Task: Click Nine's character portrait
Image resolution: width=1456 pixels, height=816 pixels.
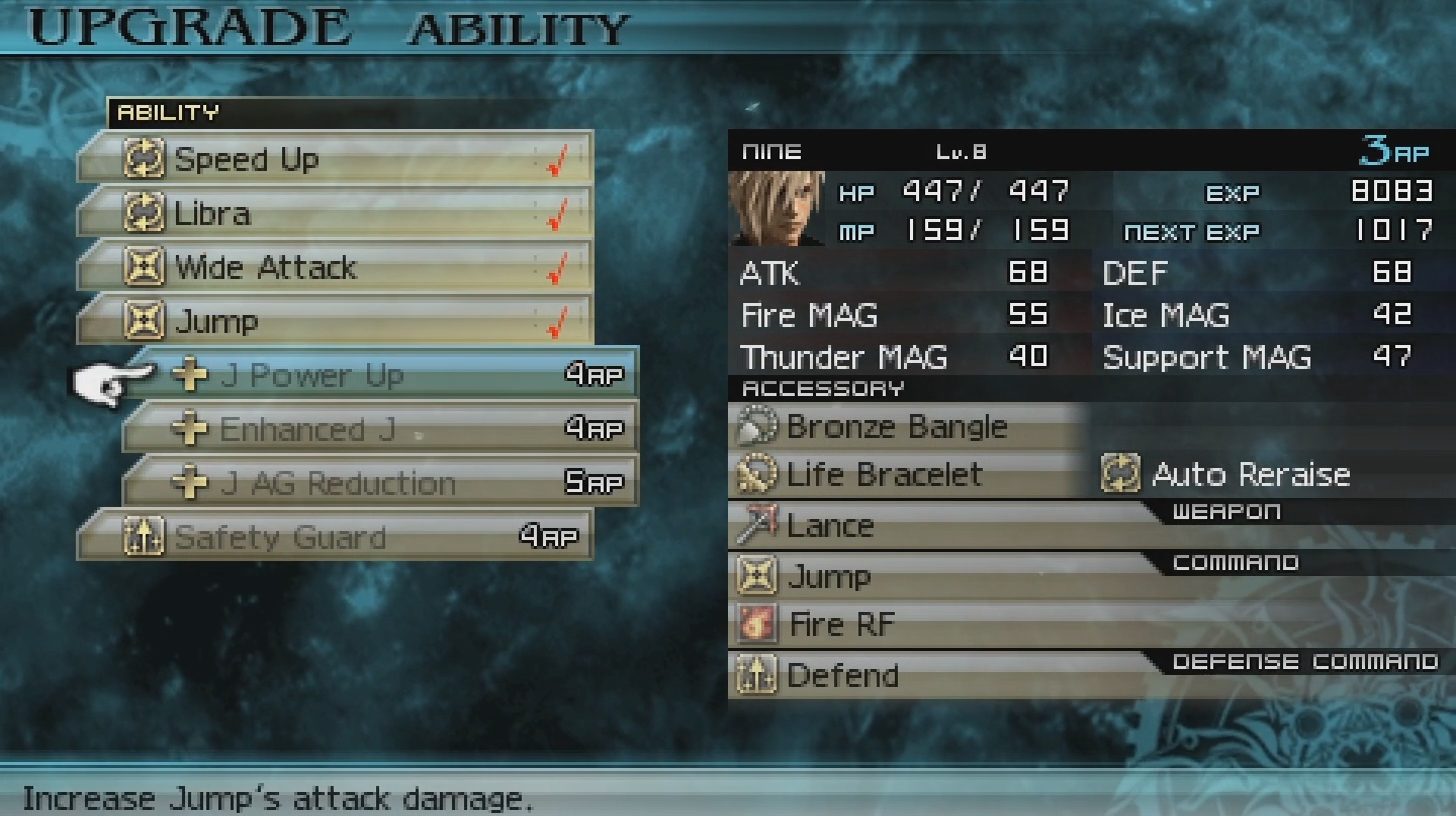Action: point(776,208)
